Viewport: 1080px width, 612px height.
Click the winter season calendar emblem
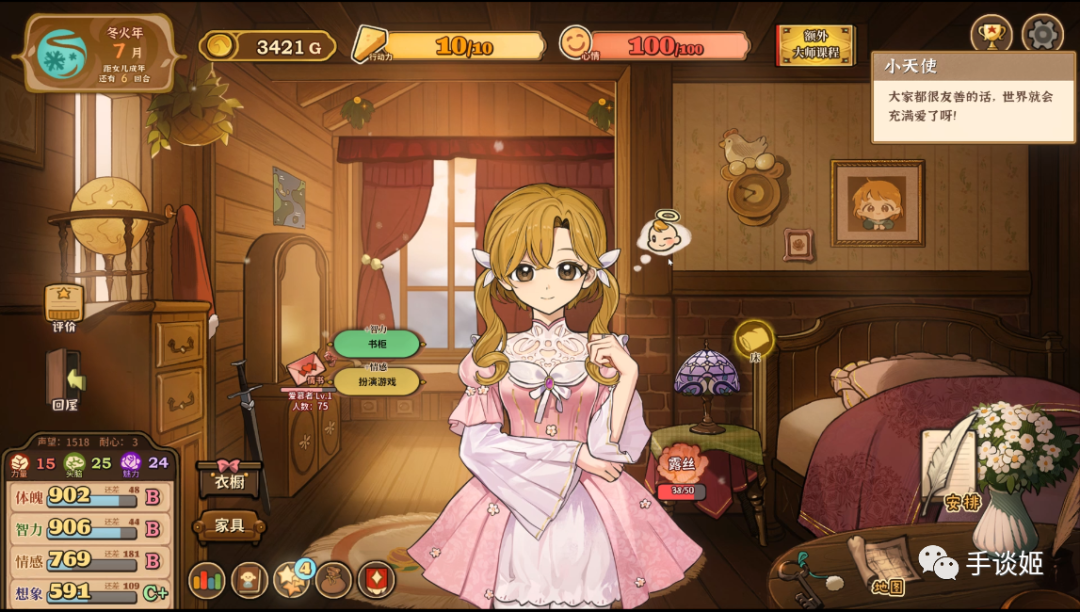coord(63,52)
